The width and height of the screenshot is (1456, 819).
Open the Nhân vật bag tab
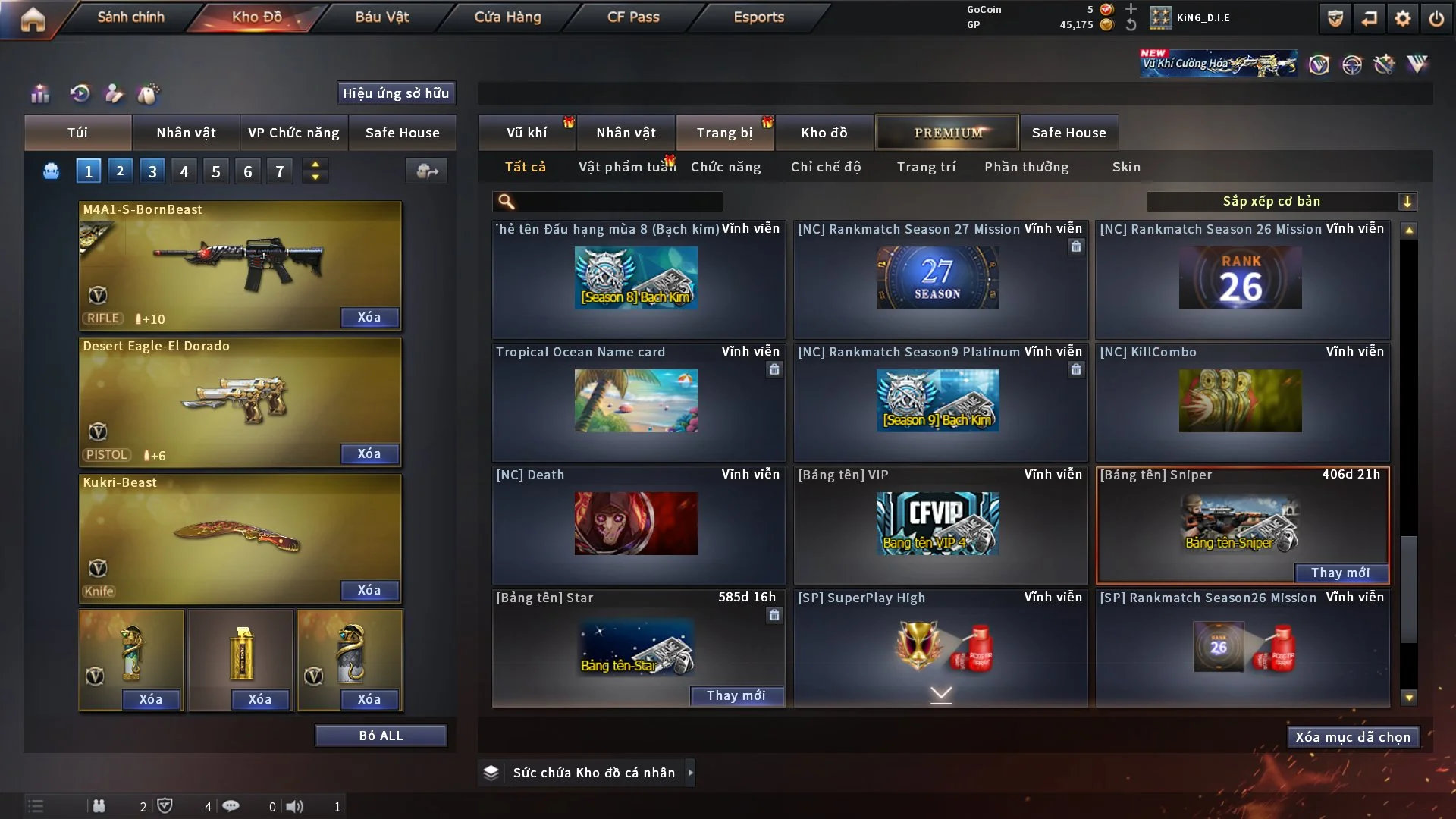tap(186, 133)
